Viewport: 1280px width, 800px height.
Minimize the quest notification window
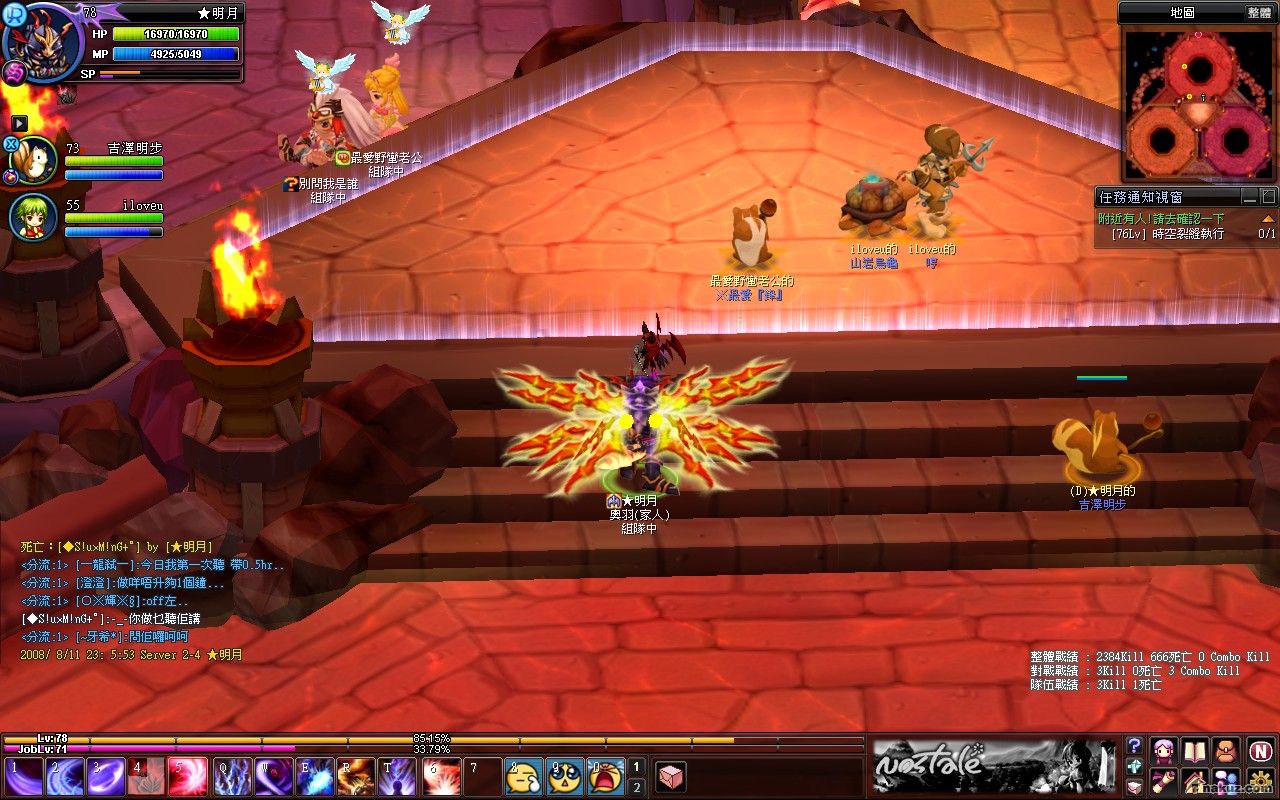tap(1249, 197)
